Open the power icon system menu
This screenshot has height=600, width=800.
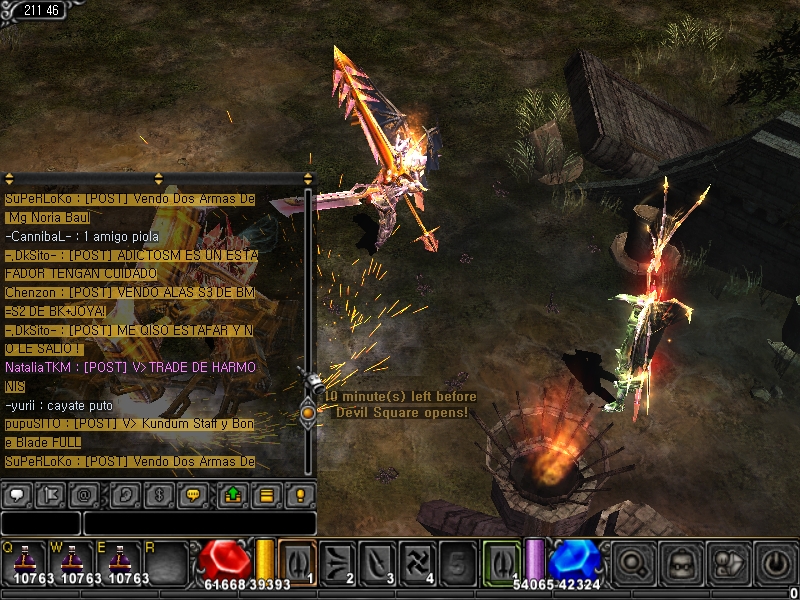pos(775,561)
